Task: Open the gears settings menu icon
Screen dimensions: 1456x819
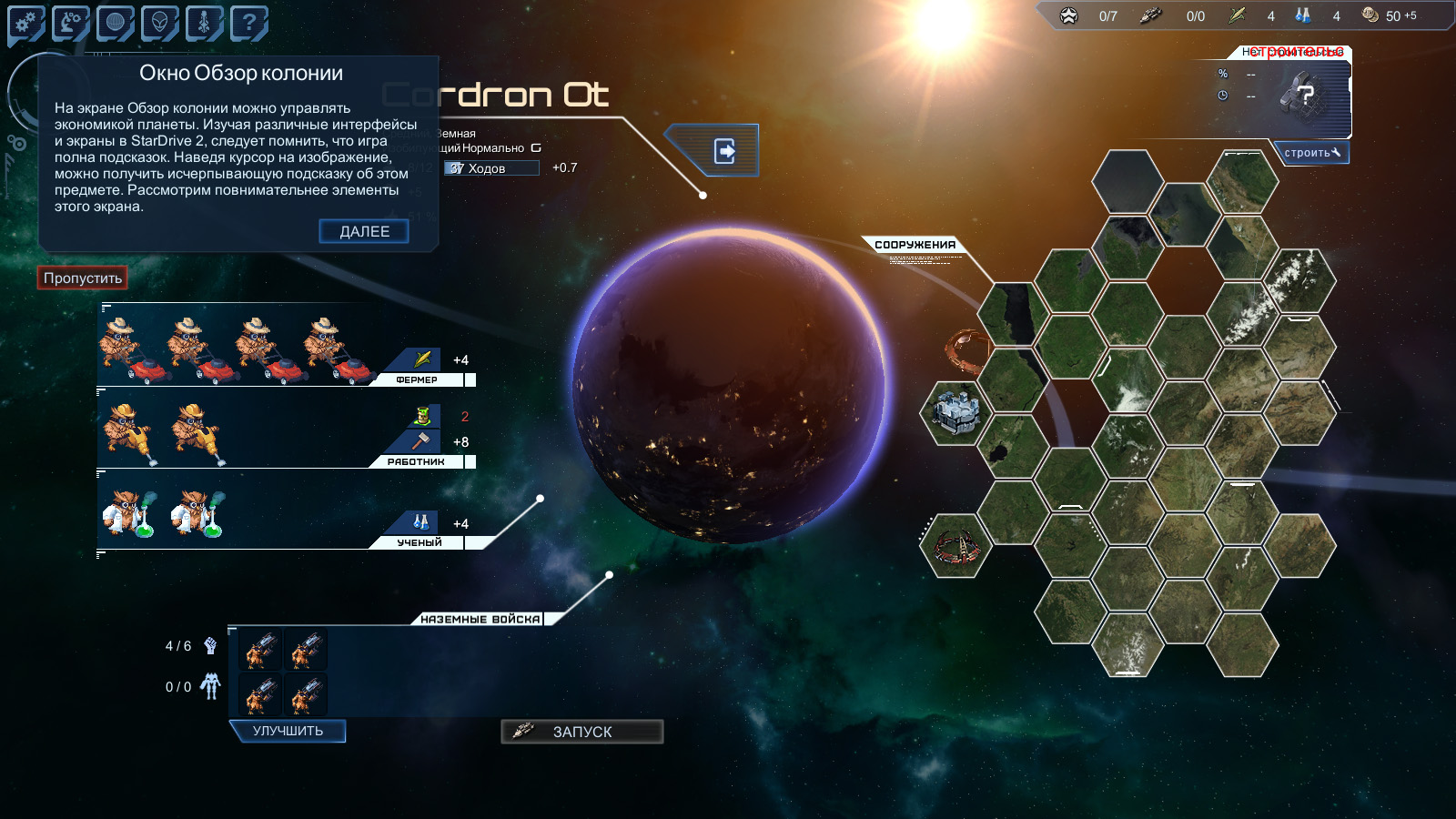Action: (x=26, y=23)
